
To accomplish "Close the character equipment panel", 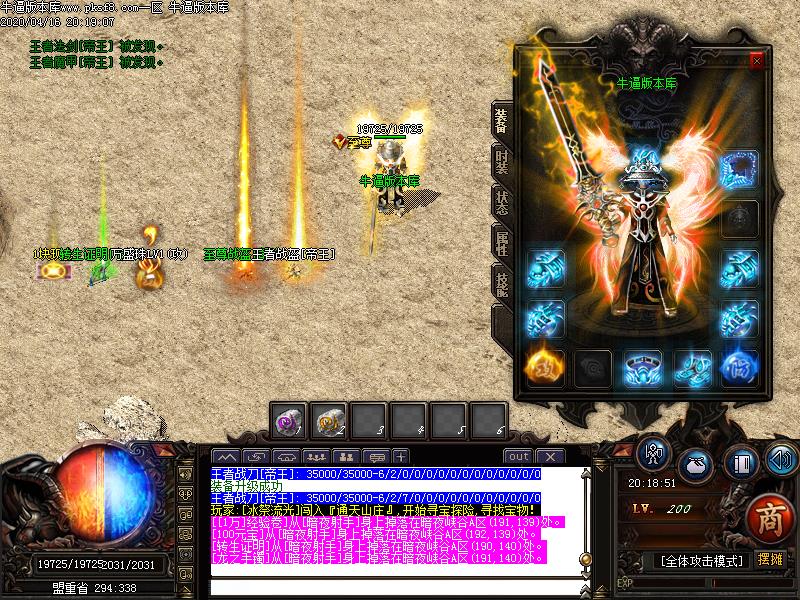I will coord(756,60).
